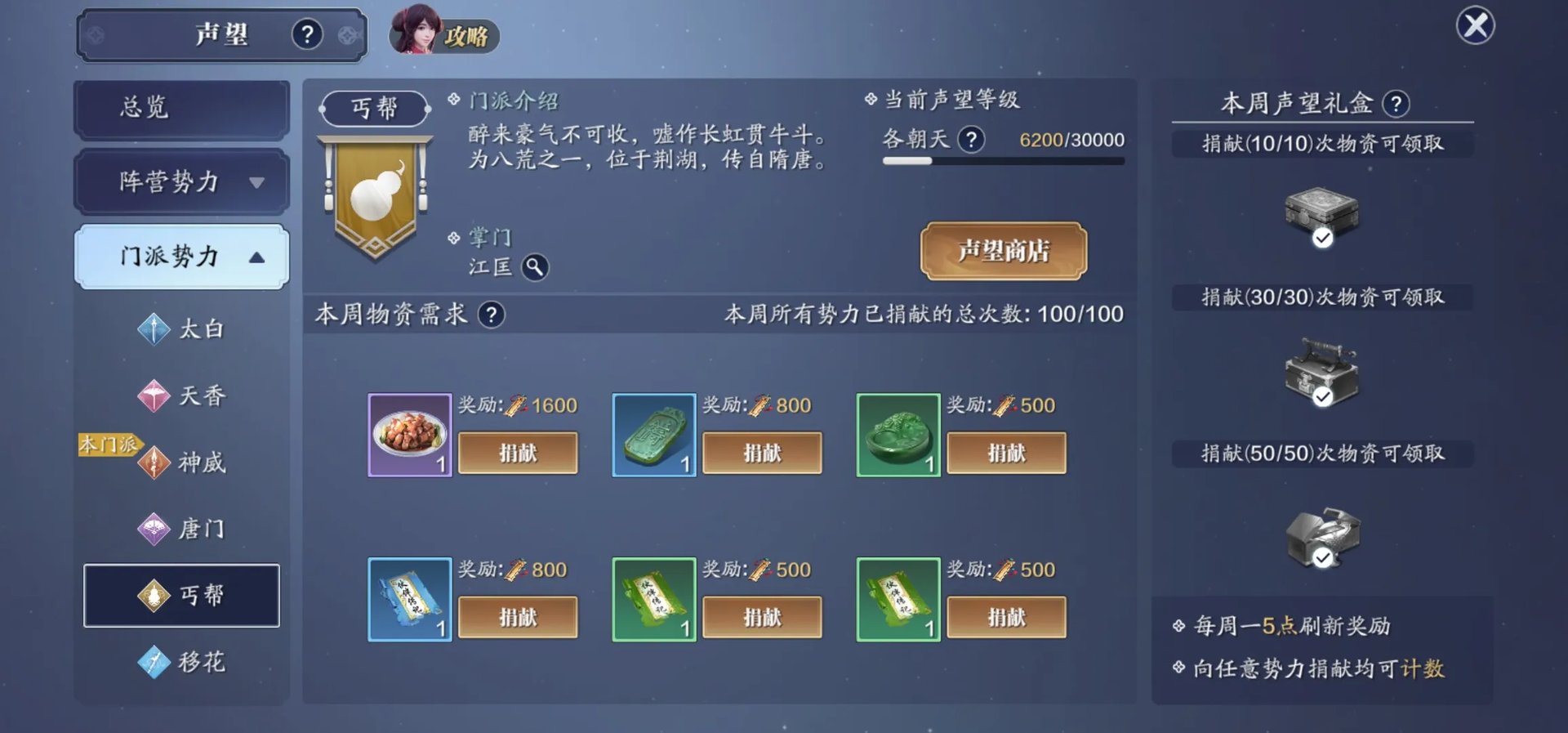
Task: Open the 唐门 faction entry
Action: click(181, 530)
